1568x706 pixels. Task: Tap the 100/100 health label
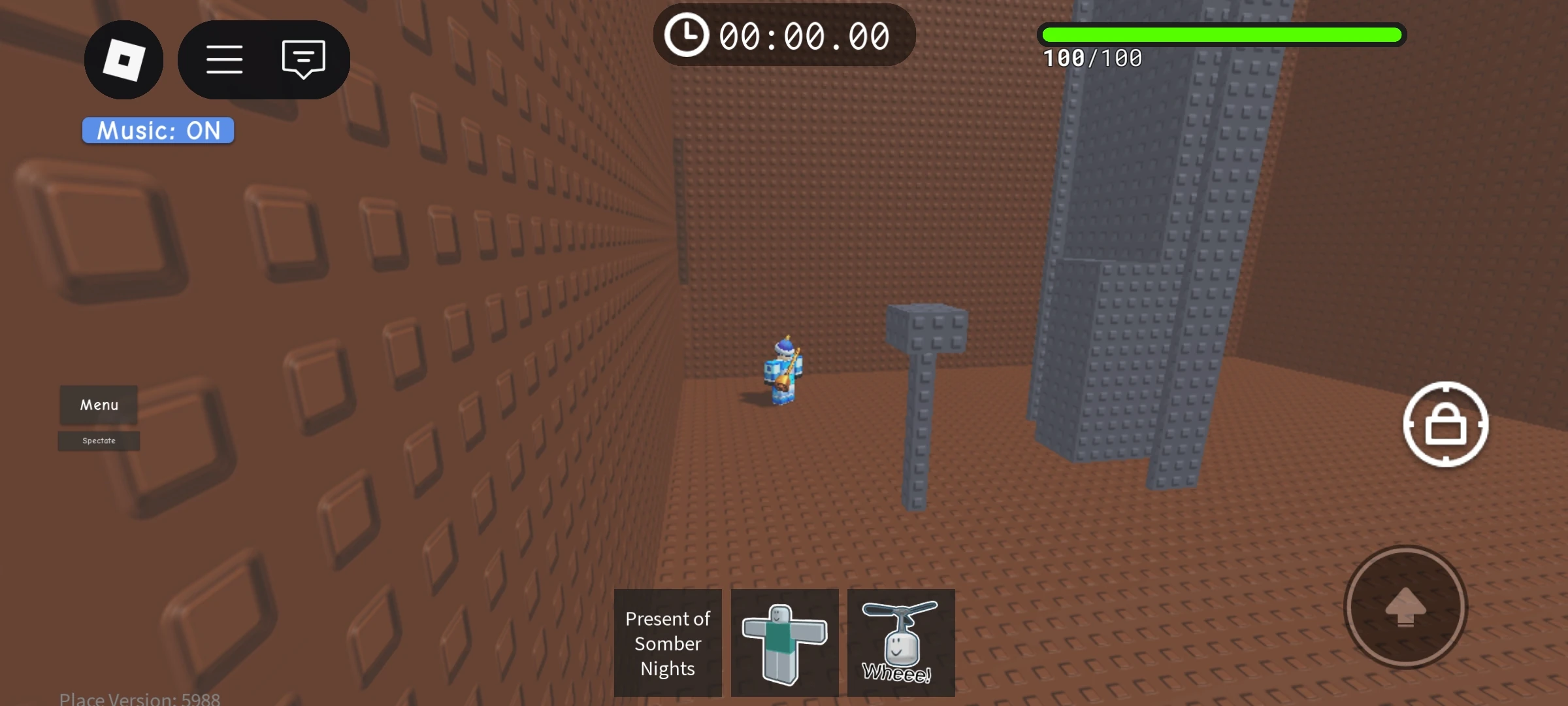1092,58
